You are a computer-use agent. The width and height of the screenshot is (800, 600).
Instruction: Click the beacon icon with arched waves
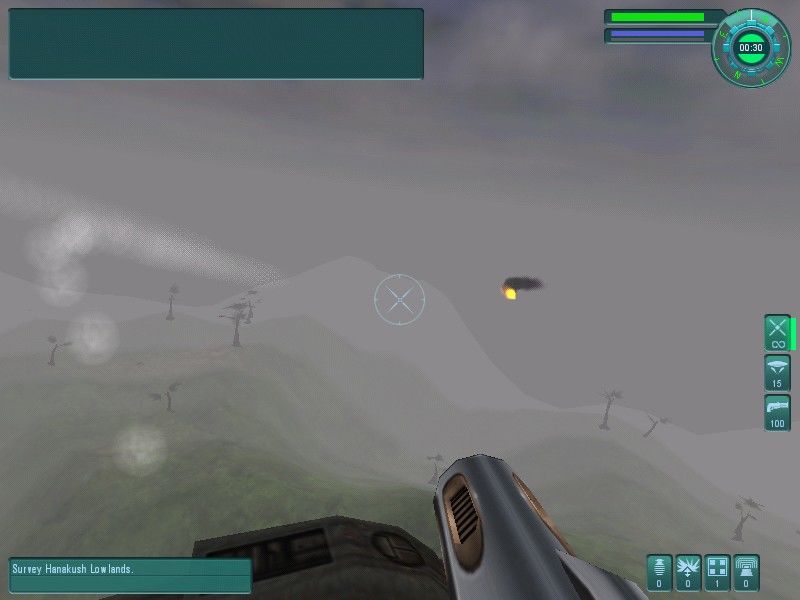click(746, 573)
